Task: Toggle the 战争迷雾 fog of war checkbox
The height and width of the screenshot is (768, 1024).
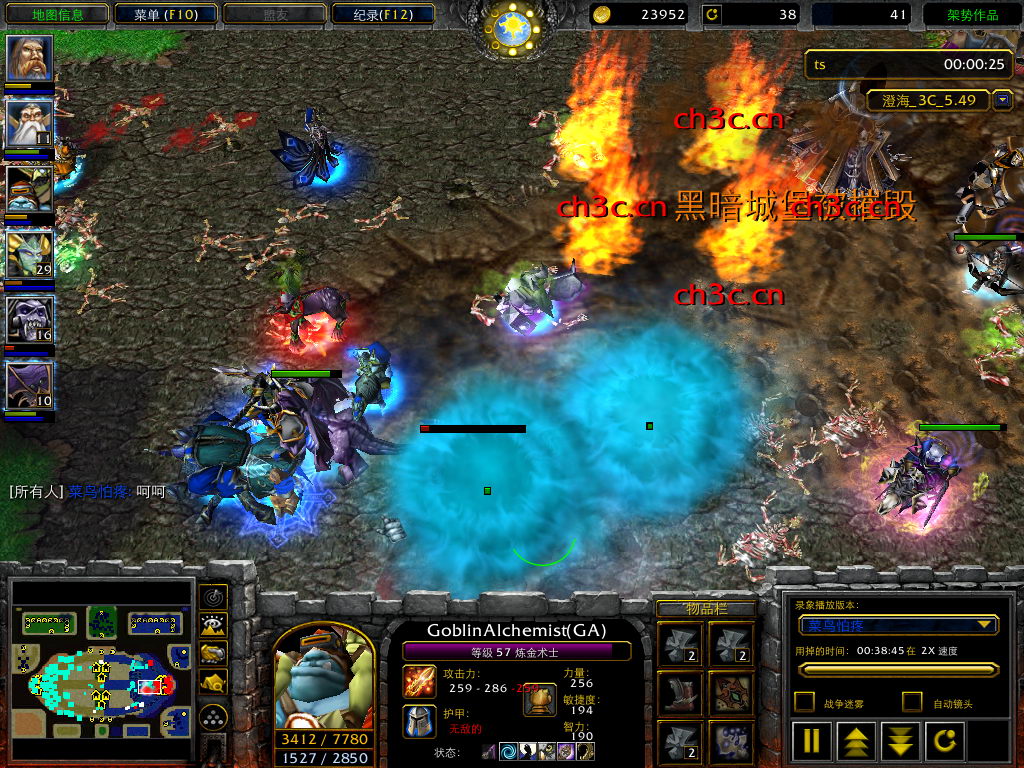Action: pos(804,702)
